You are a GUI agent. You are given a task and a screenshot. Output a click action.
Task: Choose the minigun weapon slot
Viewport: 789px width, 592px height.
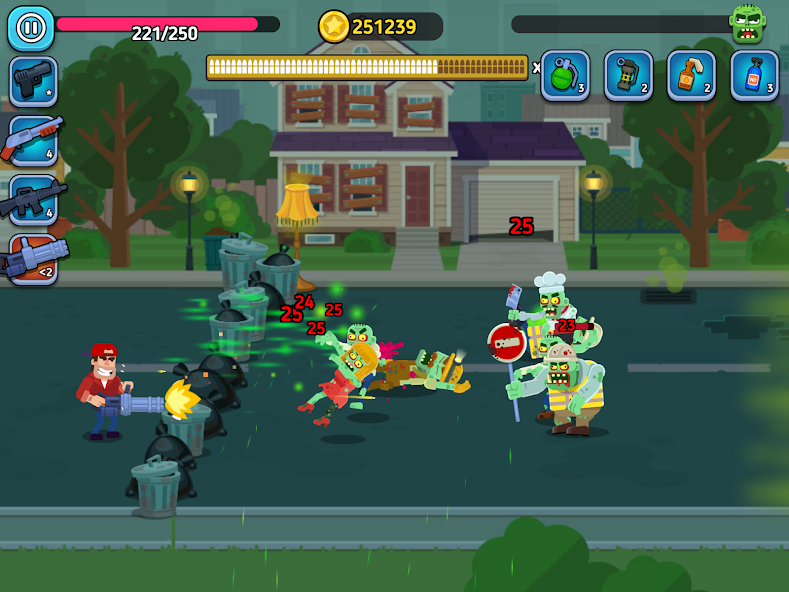(x=33, y=259)
